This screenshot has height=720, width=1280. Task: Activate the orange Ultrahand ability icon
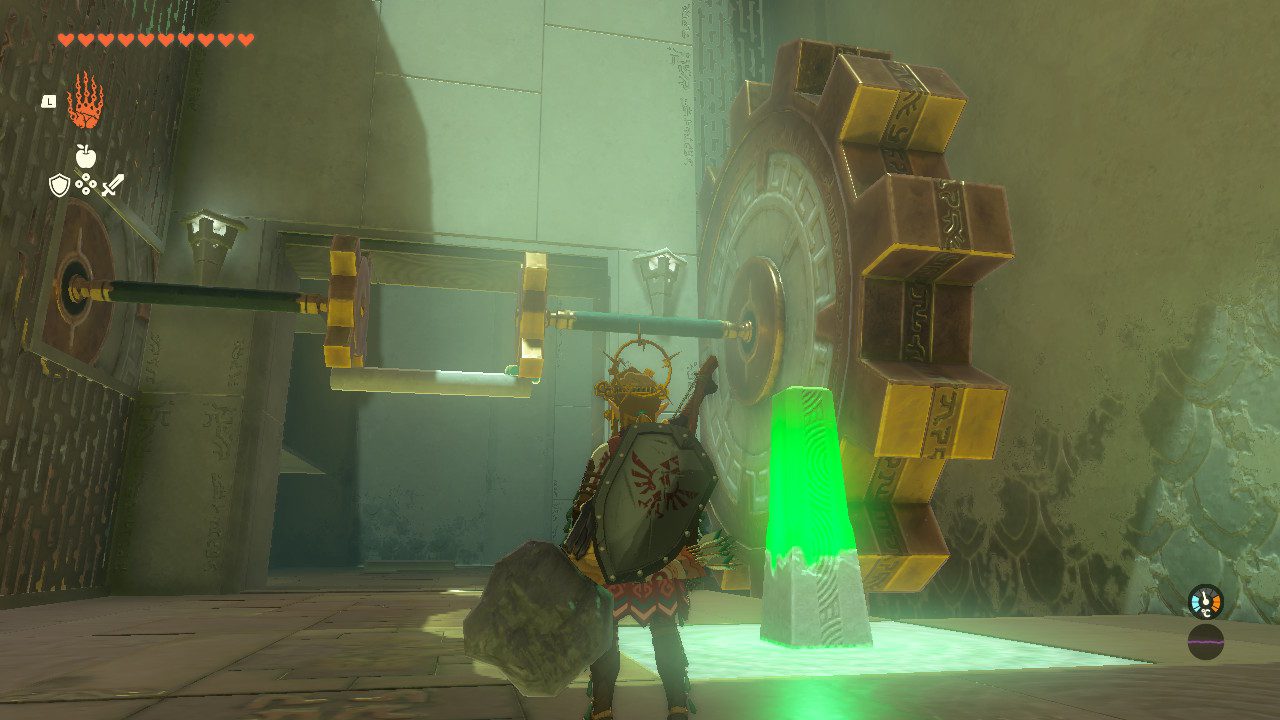point(85,101)
